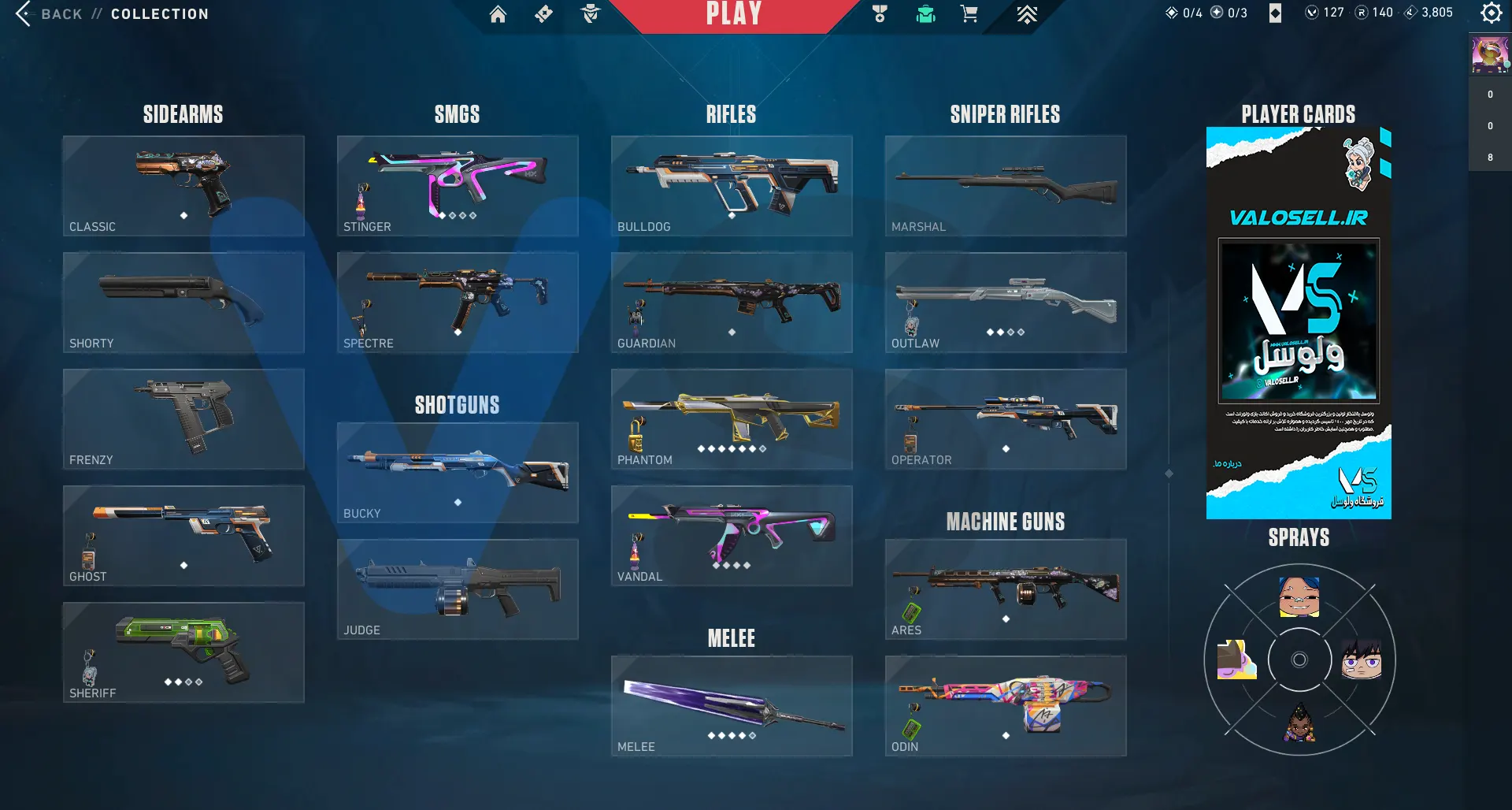Screen dimensions: 1512x810
Task: Select the green Sheriff skin slot
Action: (183, 652)
